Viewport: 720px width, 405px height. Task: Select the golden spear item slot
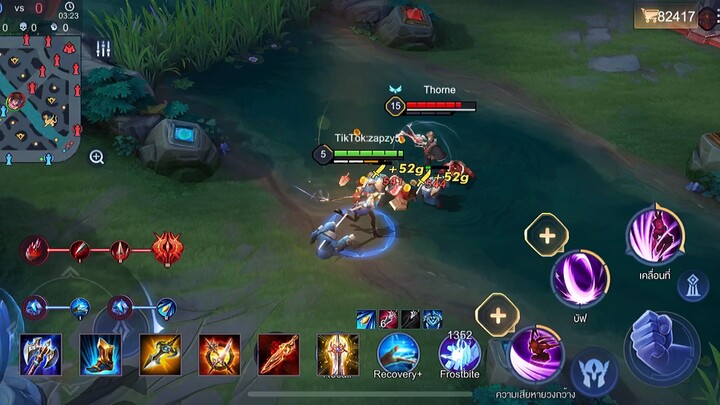point(160,355)
